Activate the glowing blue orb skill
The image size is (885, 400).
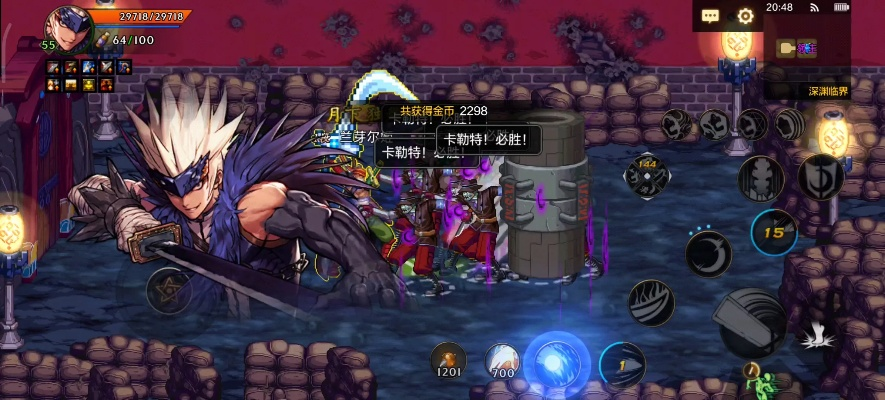[556, 359]
